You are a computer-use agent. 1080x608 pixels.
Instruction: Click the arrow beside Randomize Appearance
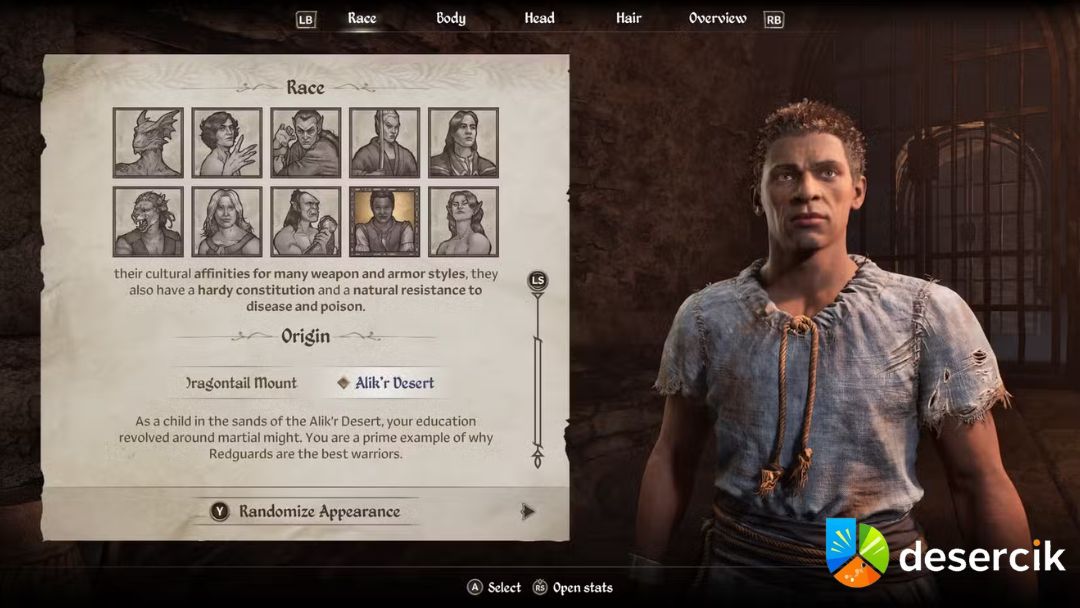click(x=528, y=512)
